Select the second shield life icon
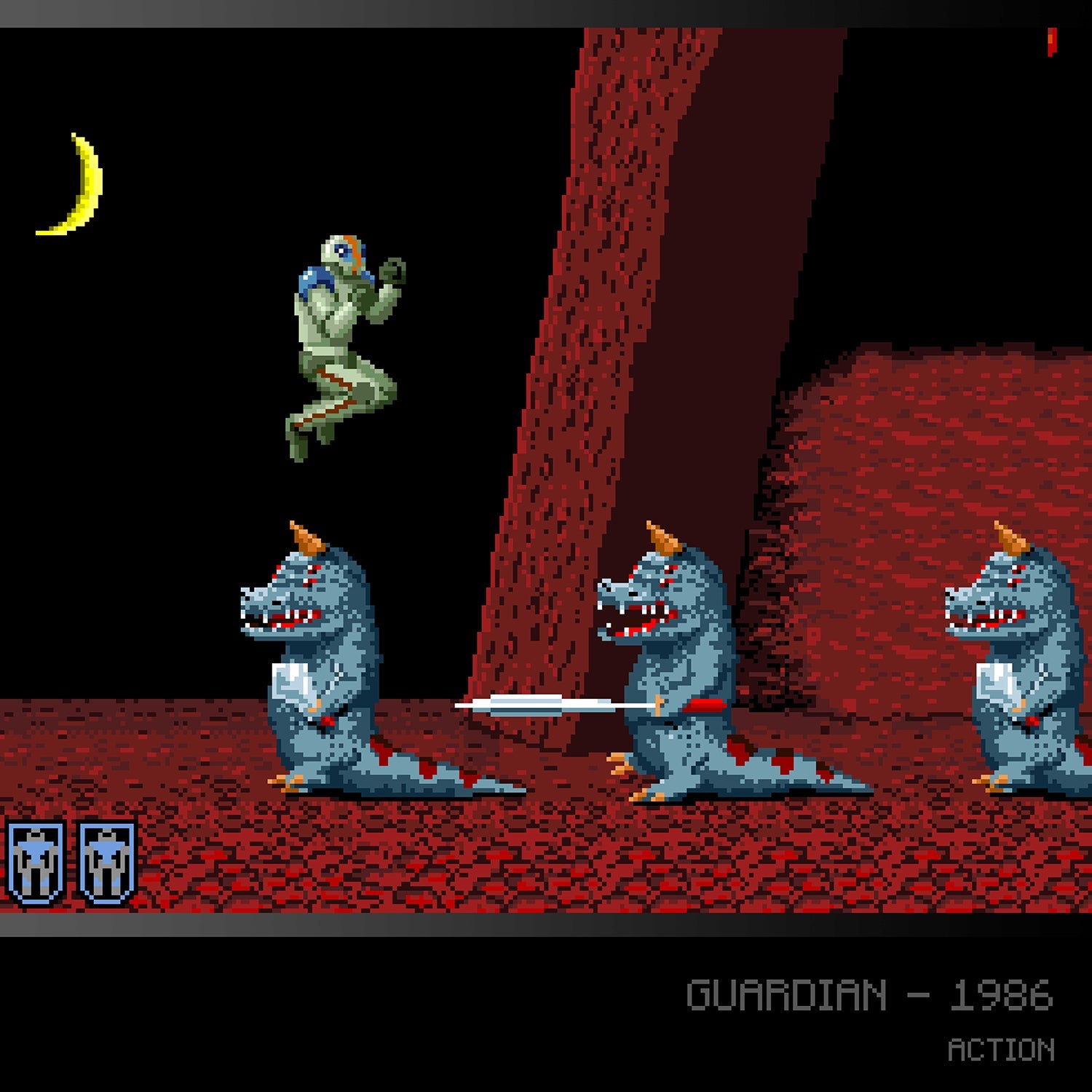The width and height of the screenshot is (1092, 1092). (x=104, y=861)
